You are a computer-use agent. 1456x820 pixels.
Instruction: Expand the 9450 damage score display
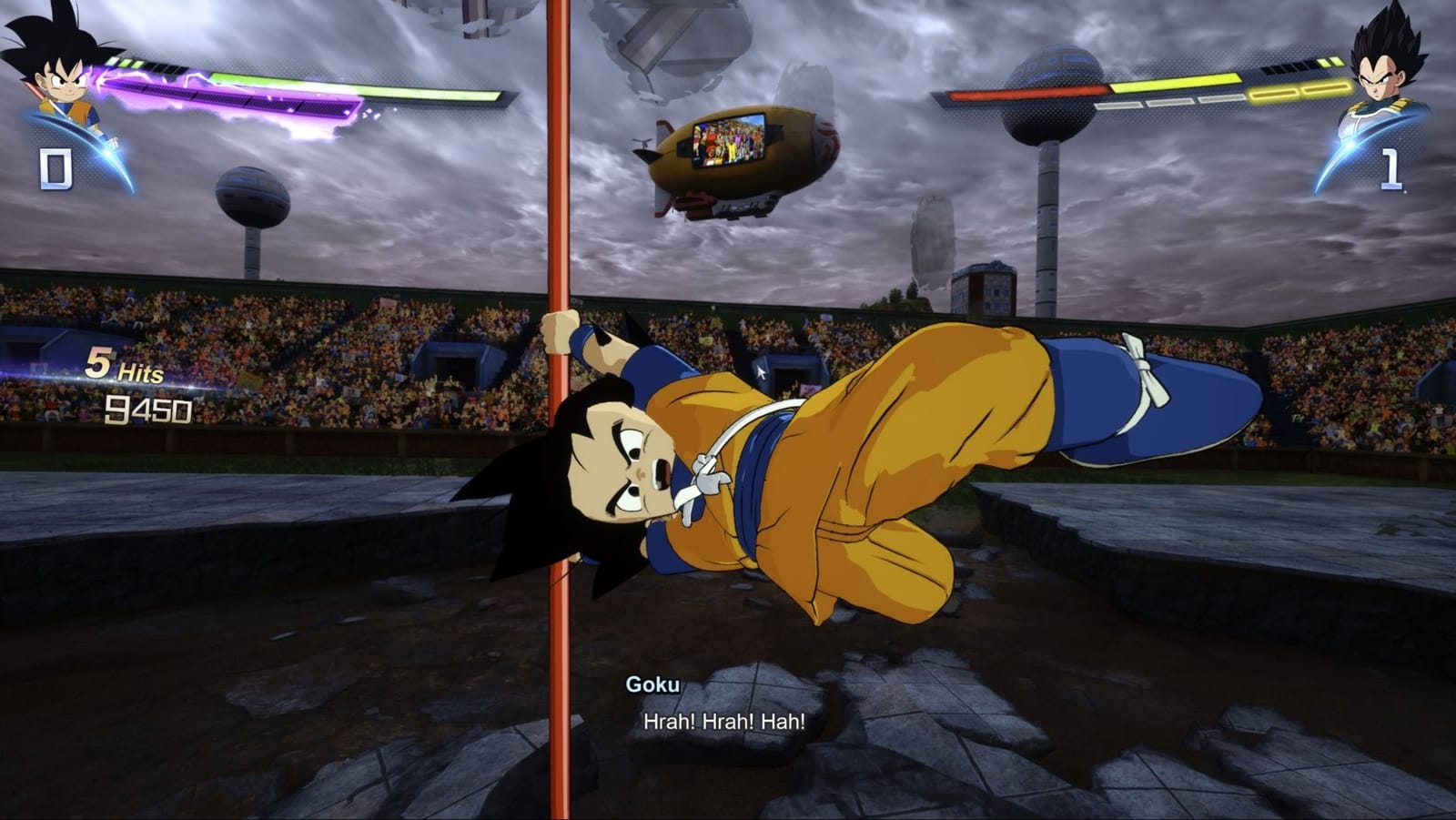coord(150,410)
